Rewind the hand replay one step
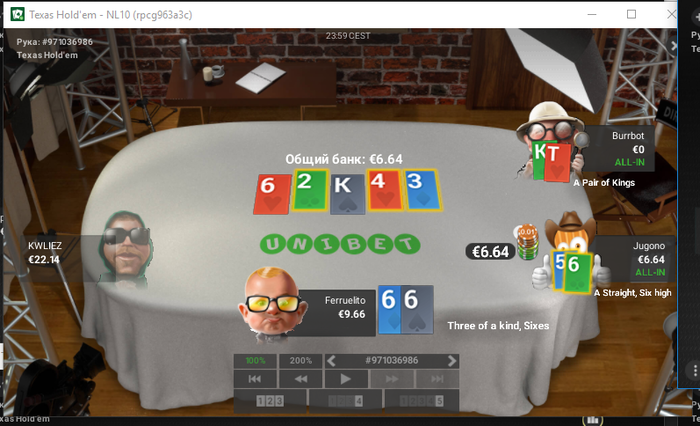Viewport: 700px width, 426px height. pyautogui.click(x=300, y=379)
